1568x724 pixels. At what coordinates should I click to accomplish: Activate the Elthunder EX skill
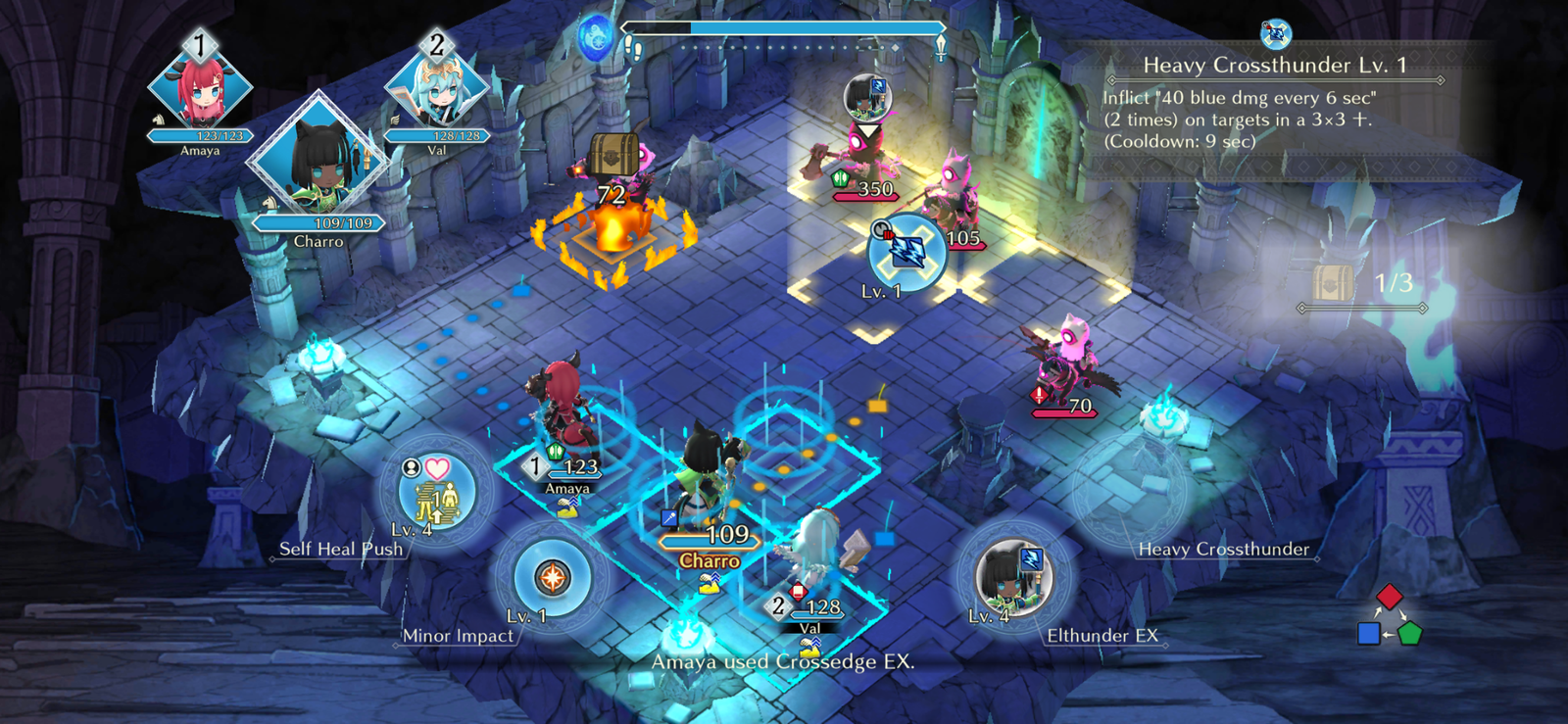[1013, 578]
